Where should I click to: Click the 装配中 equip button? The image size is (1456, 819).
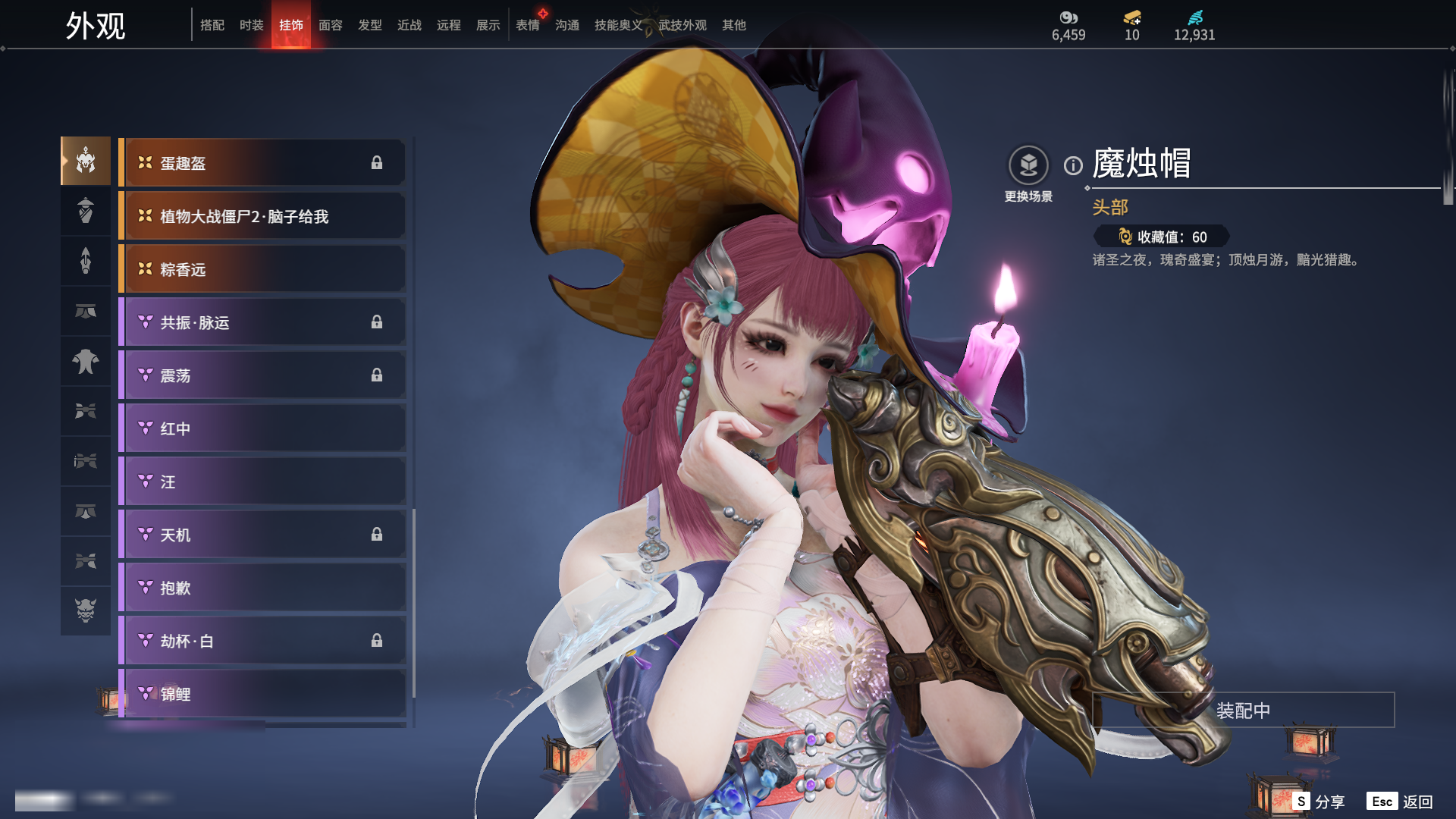click(1243, 711)
